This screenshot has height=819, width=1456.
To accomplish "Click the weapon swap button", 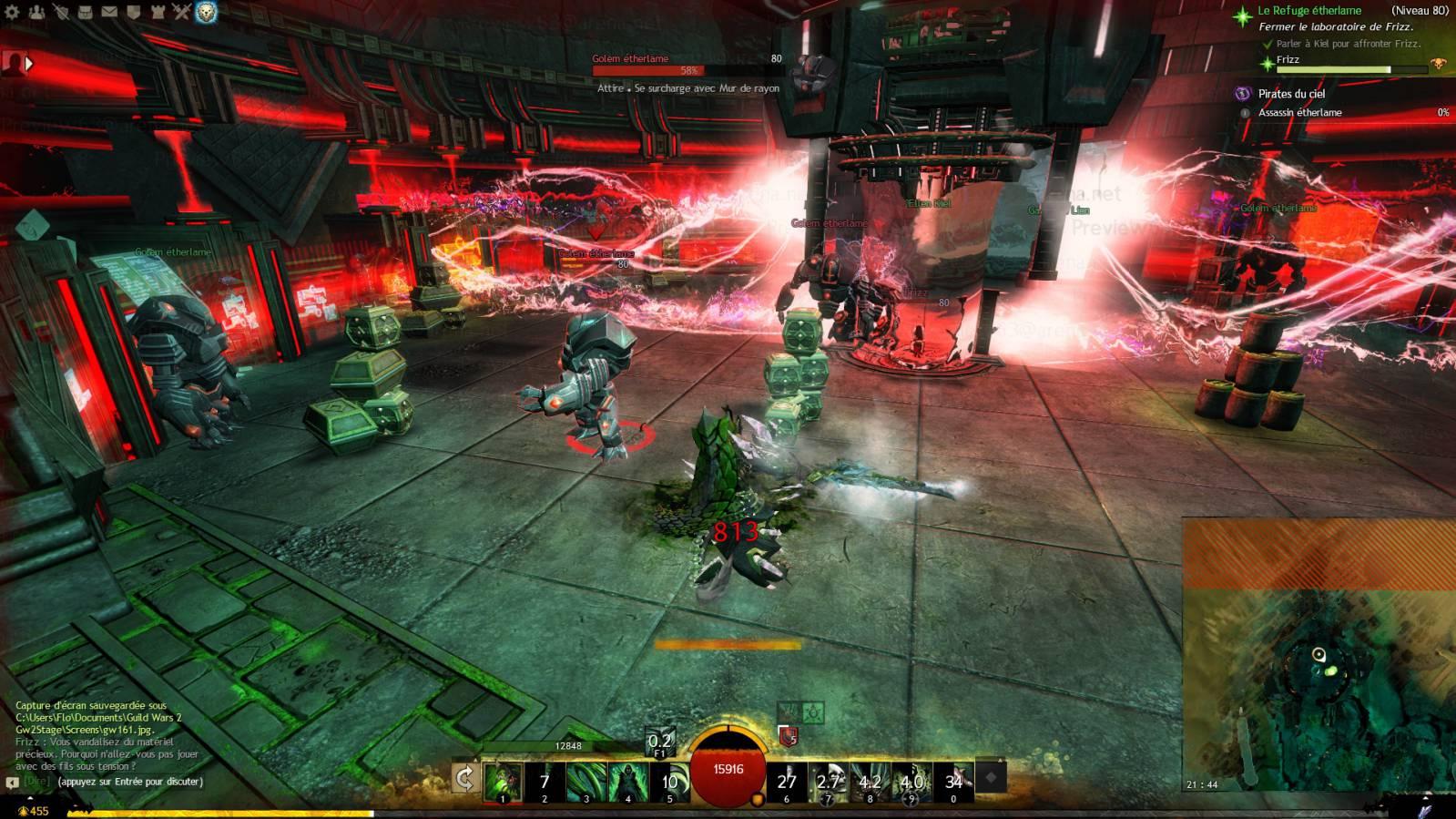I will (x=464, y=779).
